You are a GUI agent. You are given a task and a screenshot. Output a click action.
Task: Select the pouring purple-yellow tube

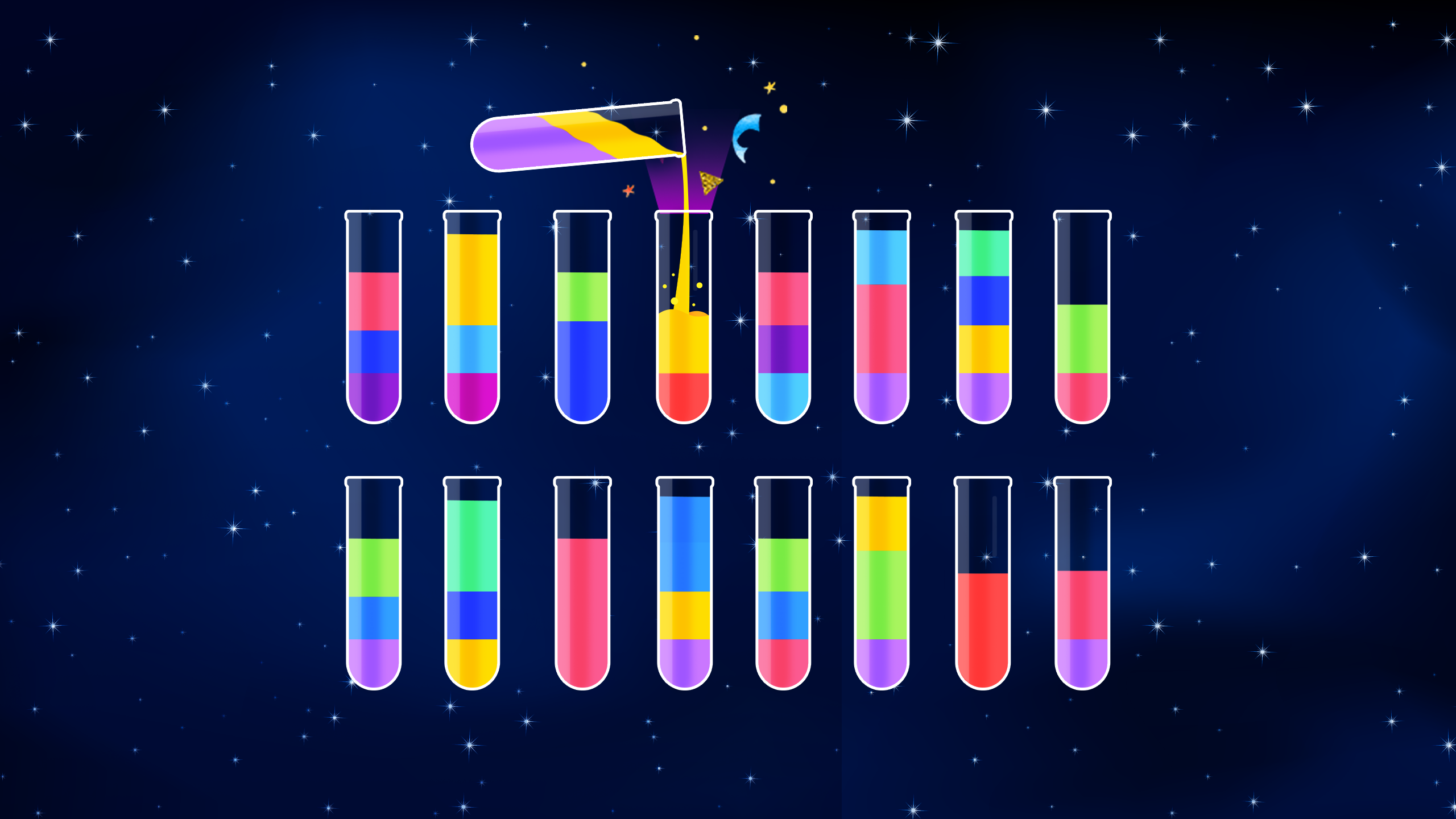tap(574, 136)
